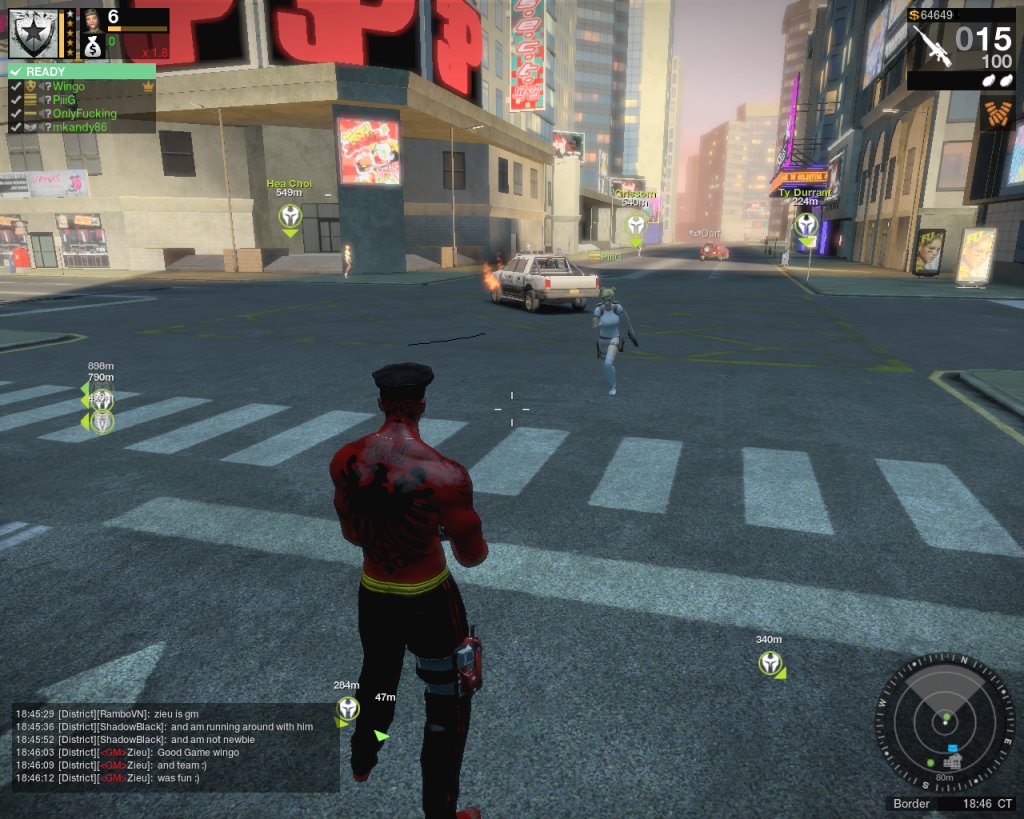The width and height of the screenshot is (1024, 819).
Task: Click the 340m waypoint marker
Action: [769, 662]
